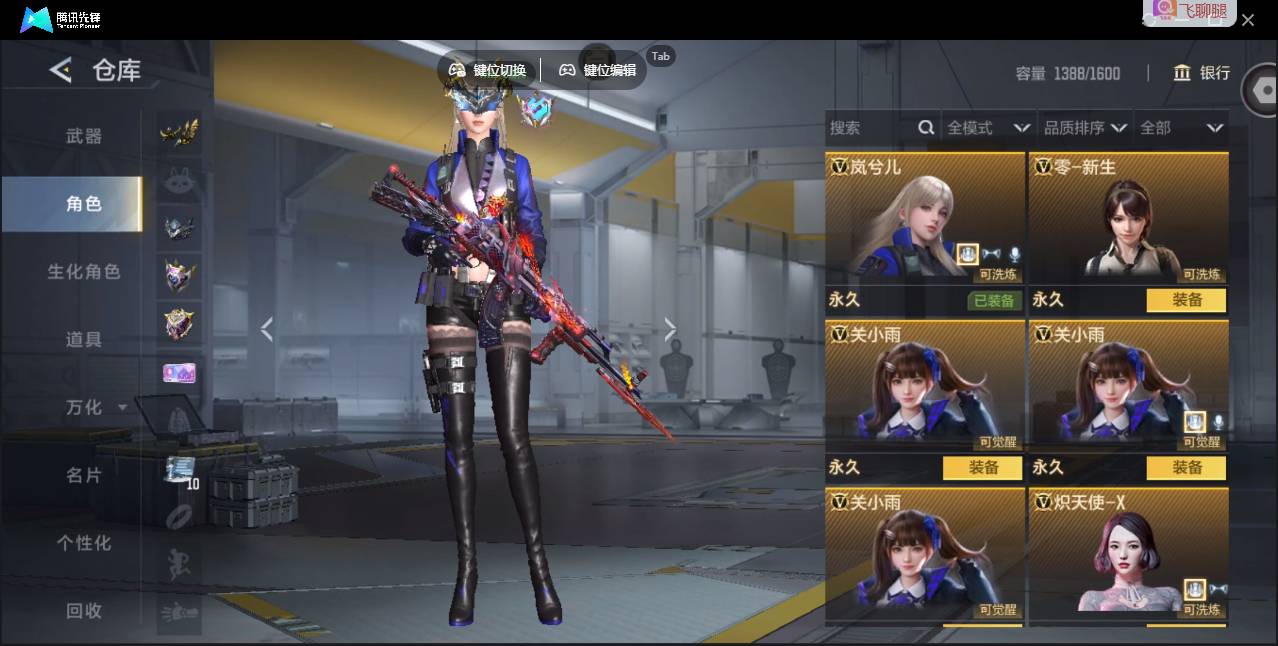Switch to the 名片 tab

click(84, 476)
